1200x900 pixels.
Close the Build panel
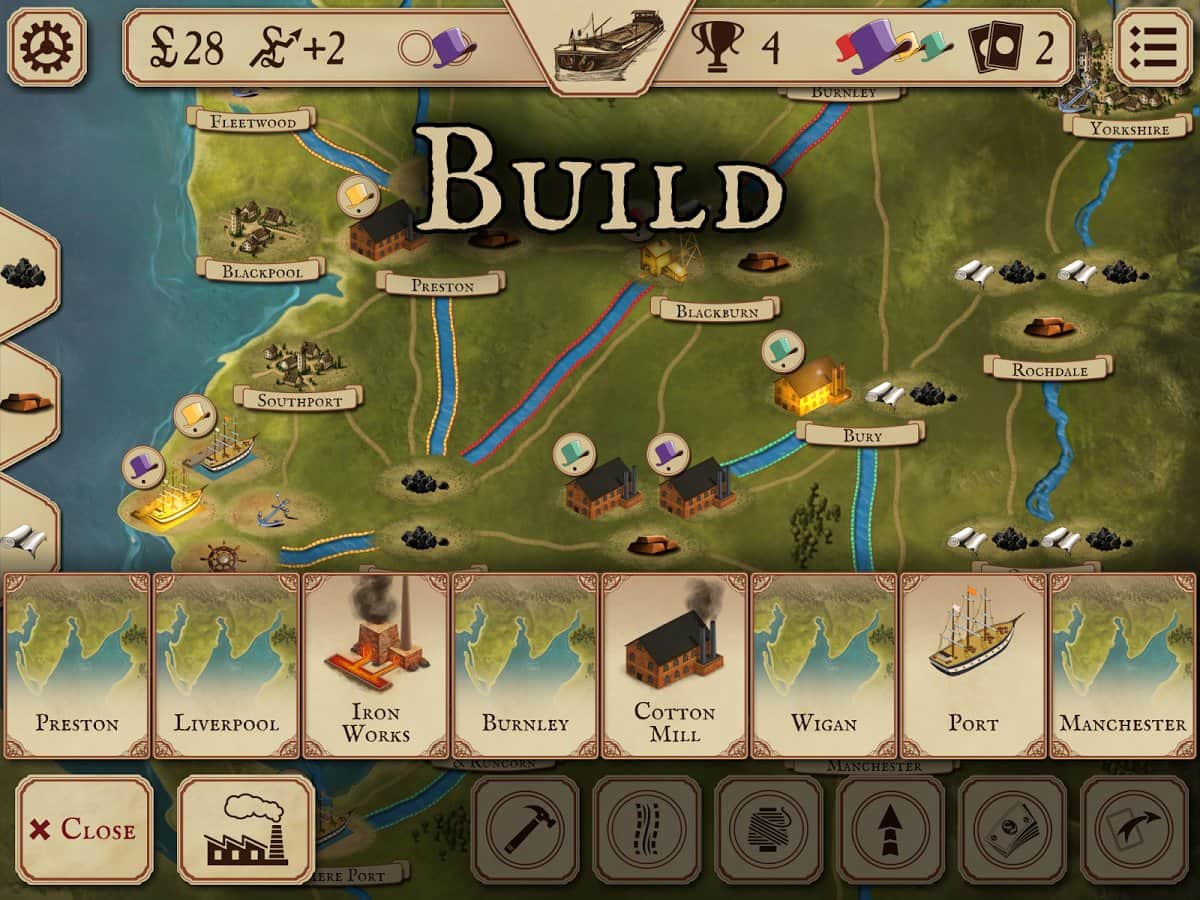point(85,829)
